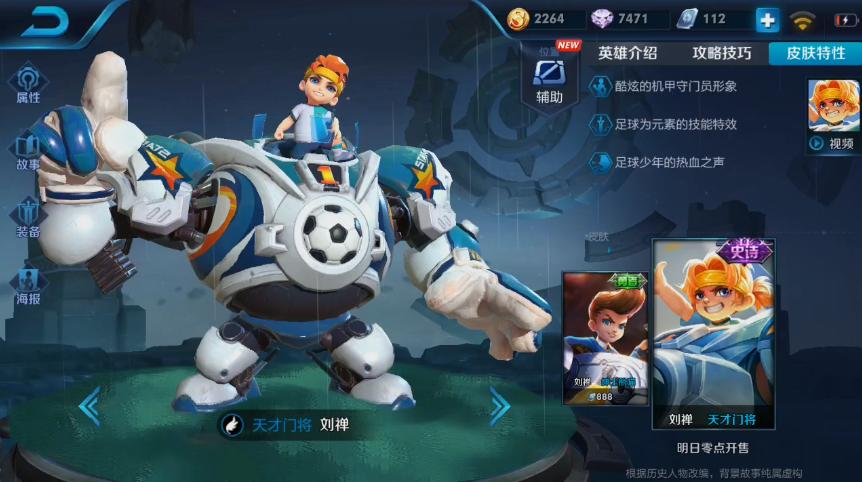The height and width of the screenshot is (482, 862).
Task: Open the 海报 poster view
Action: 27,285
